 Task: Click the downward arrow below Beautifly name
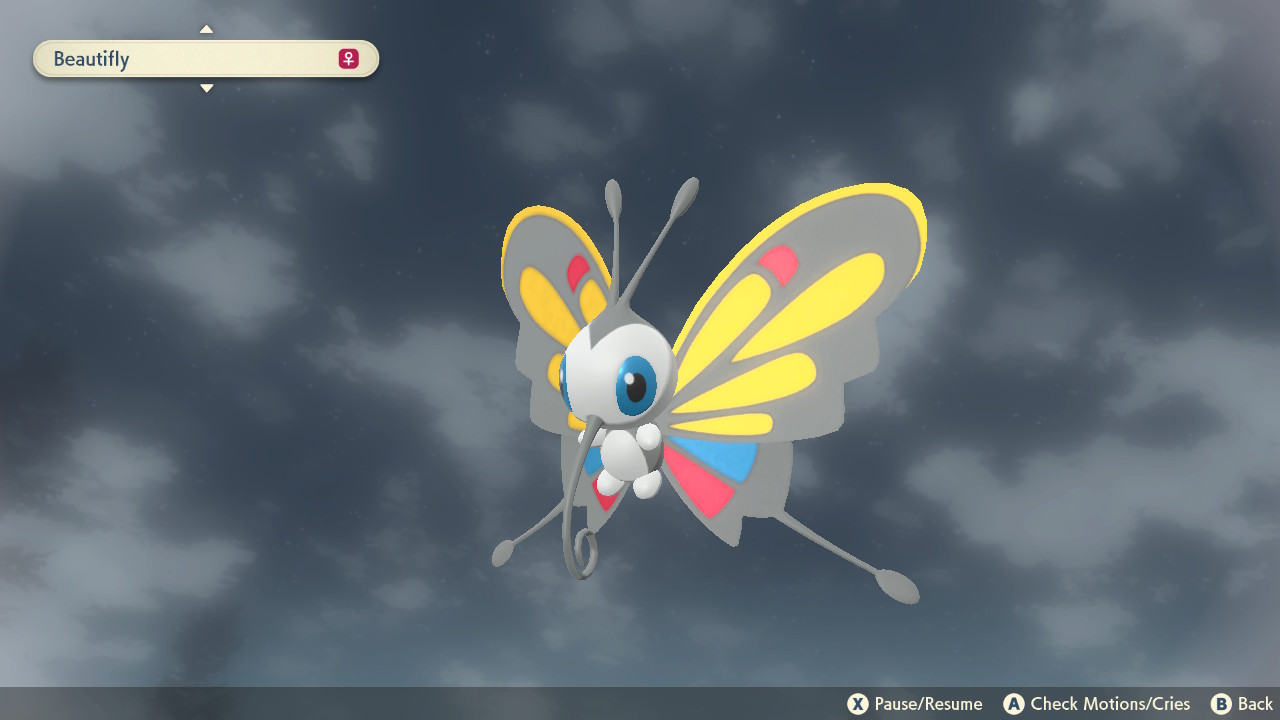[206, 88]
